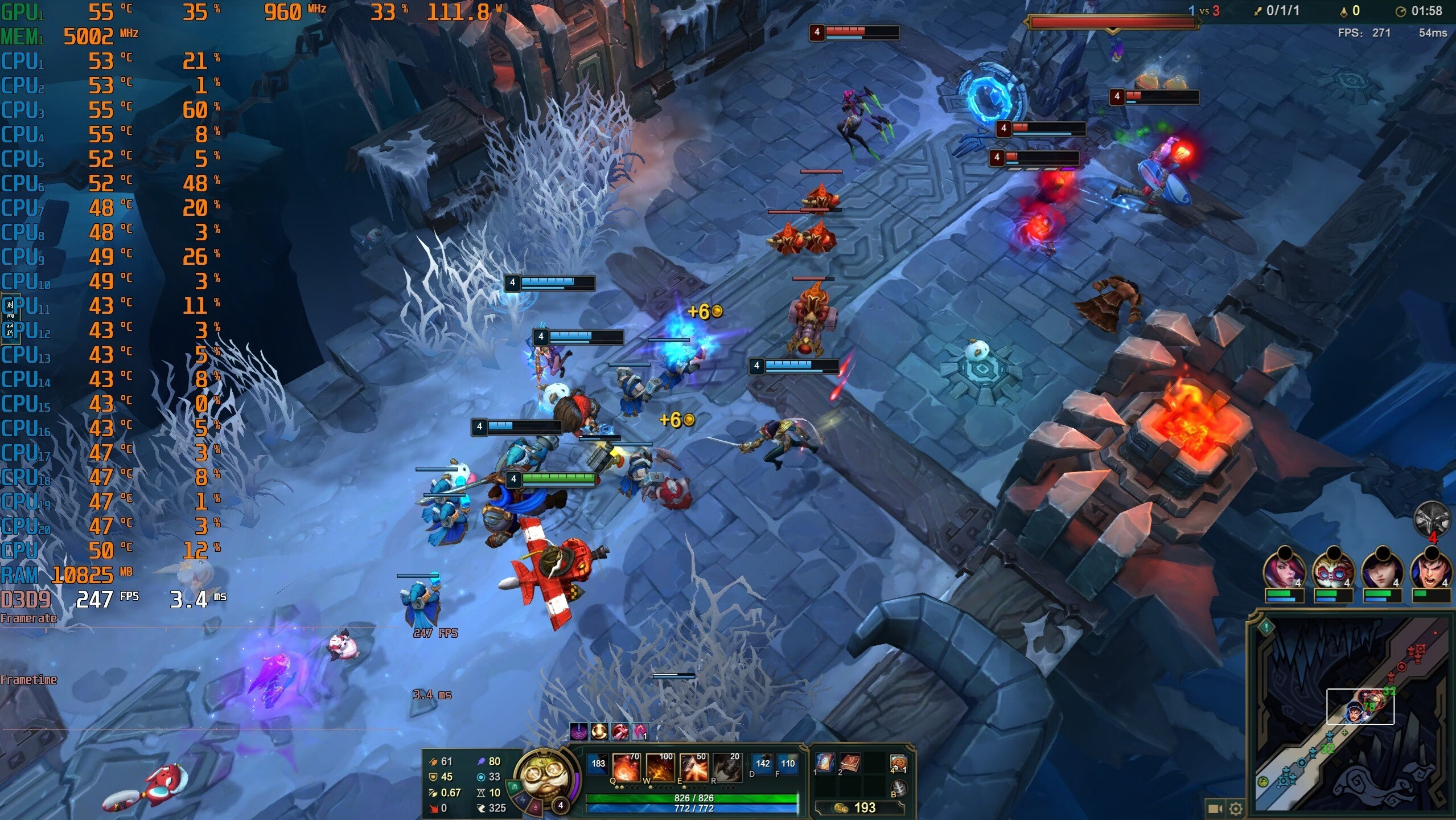Use the E explosive ability
The image size is (1456, 820).
(693, 768)
